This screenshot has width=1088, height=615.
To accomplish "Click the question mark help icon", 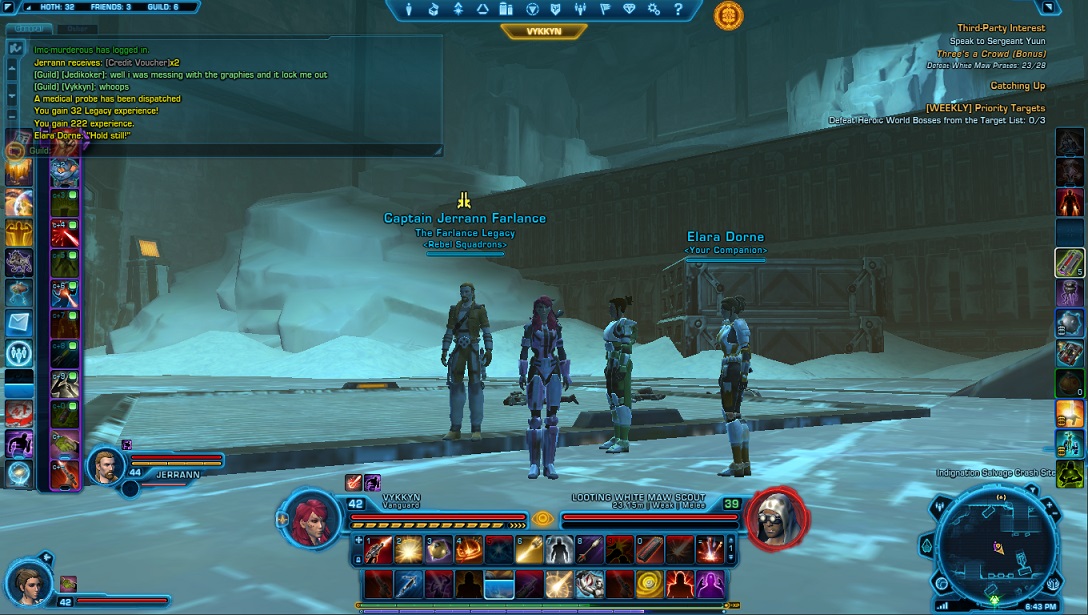I will click(678, 10).
